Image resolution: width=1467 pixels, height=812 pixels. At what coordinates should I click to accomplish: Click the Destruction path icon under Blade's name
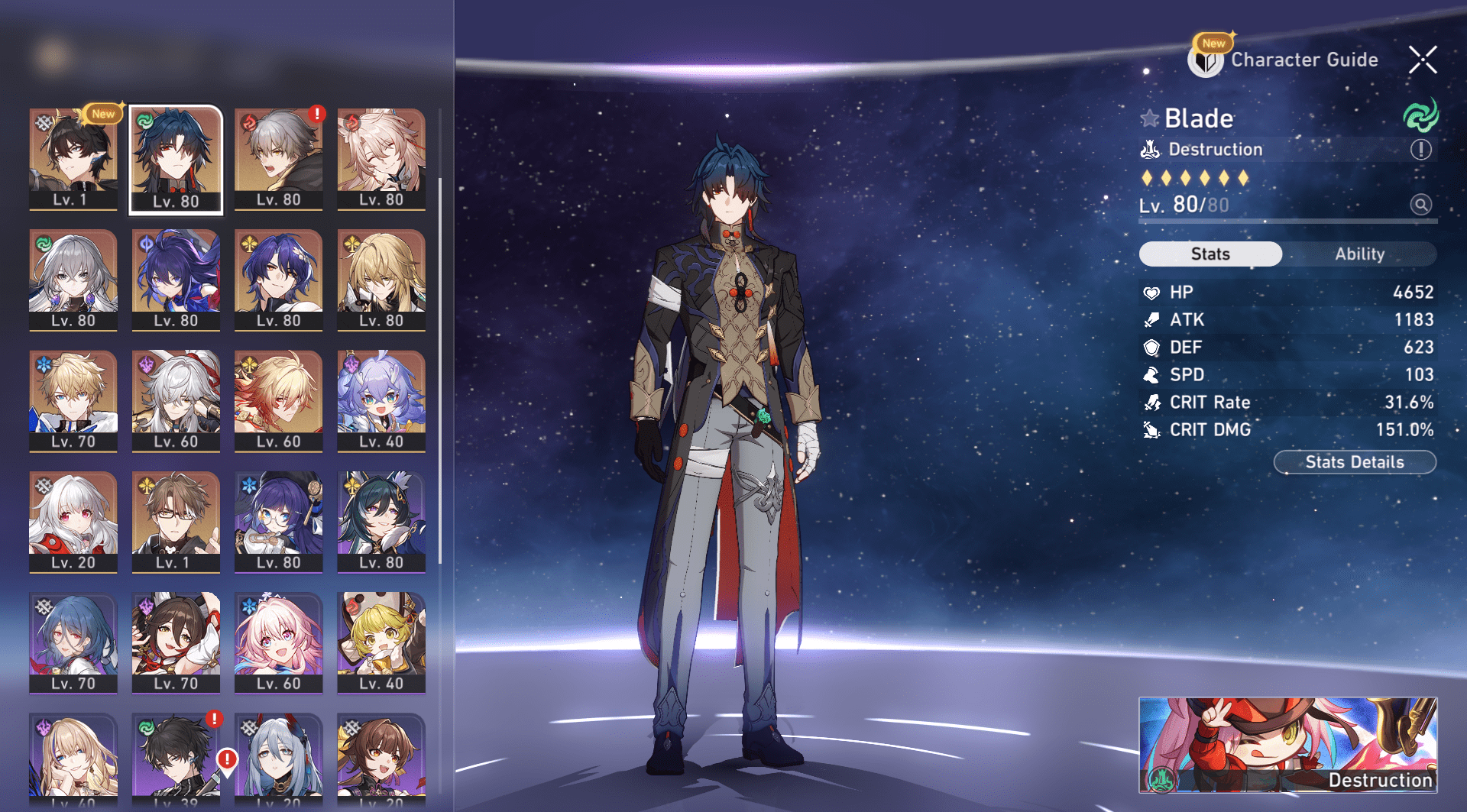coord(1150,150)
